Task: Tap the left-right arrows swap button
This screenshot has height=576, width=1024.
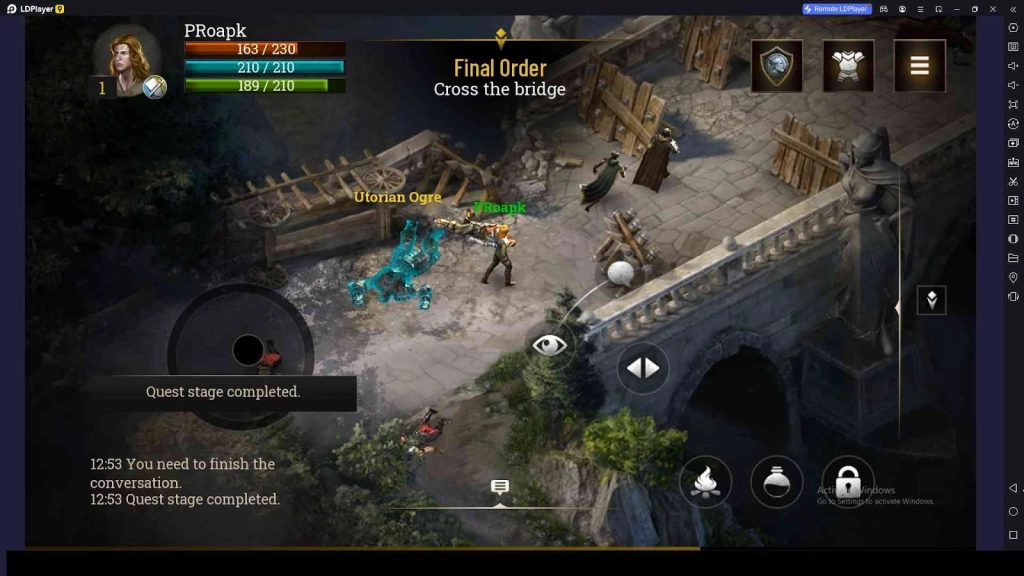Action: (x=643, y=368)
